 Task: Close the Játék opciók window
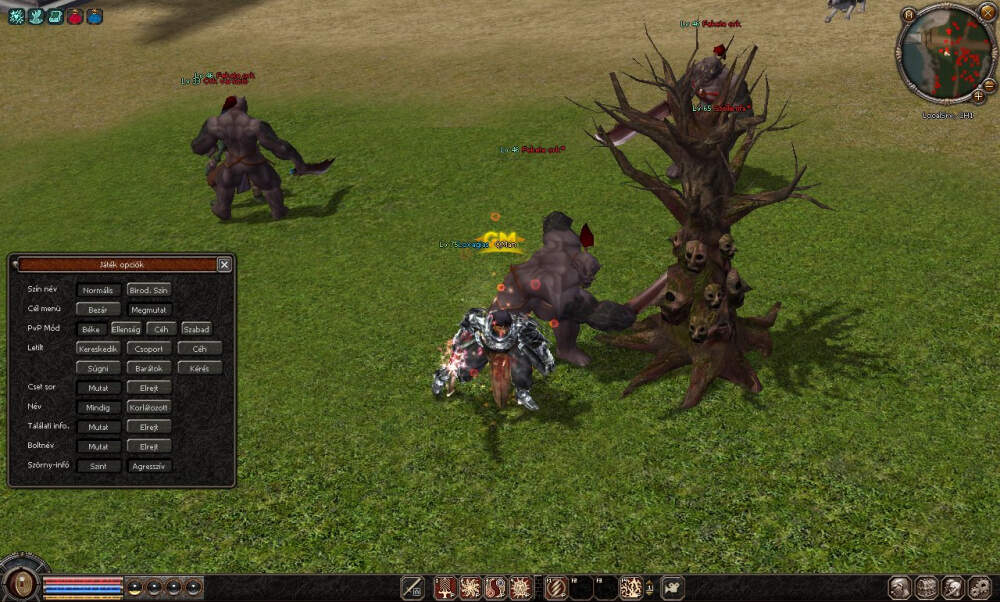click(x=224, y=265)
